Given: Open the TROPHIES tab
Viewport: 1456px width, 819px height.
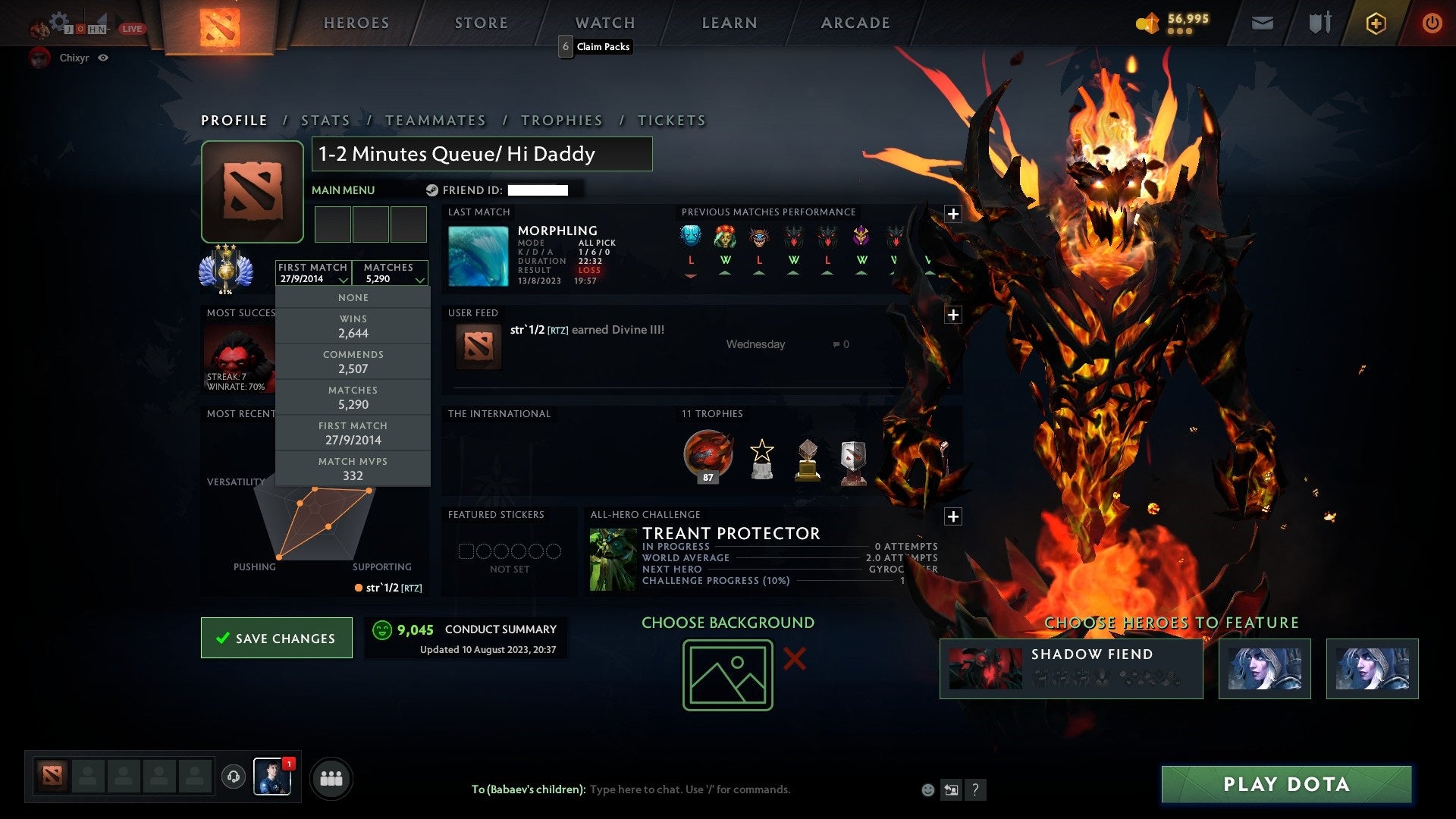Looking at the screenshot, I should coord(561,120).
